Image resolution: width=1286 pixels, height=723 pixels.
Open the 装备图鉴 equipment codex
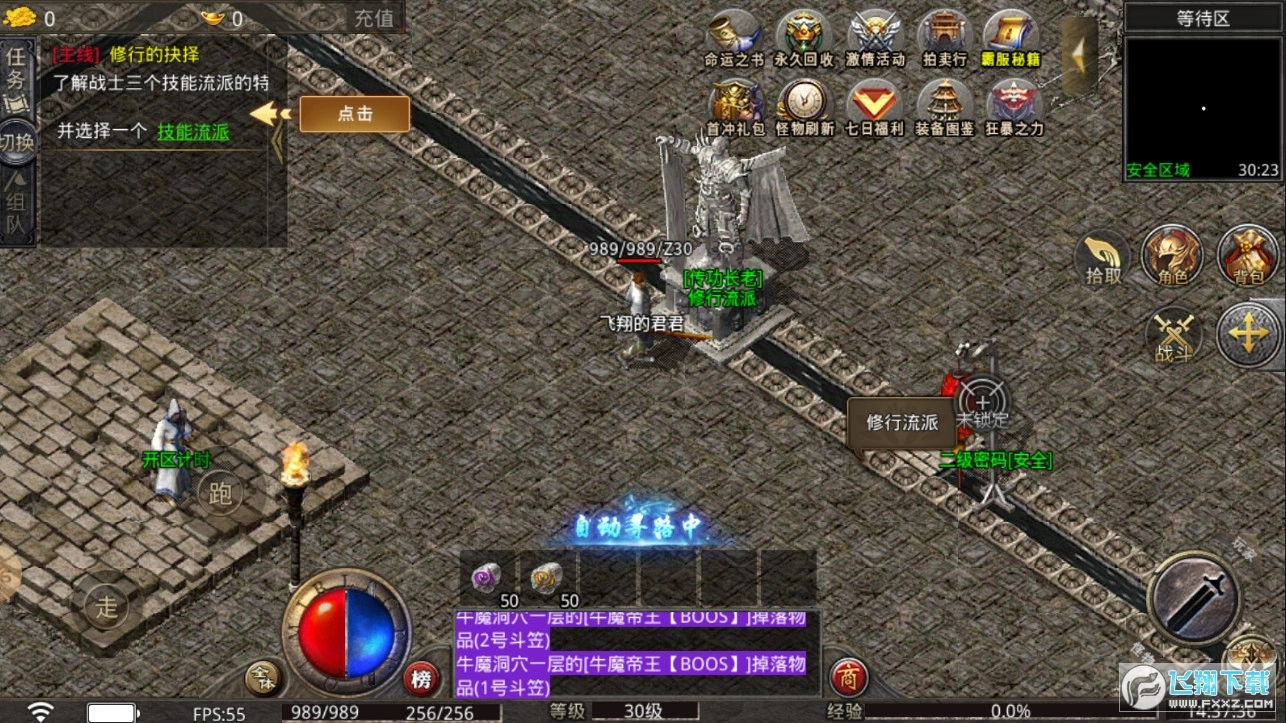[x=945, y=107]
